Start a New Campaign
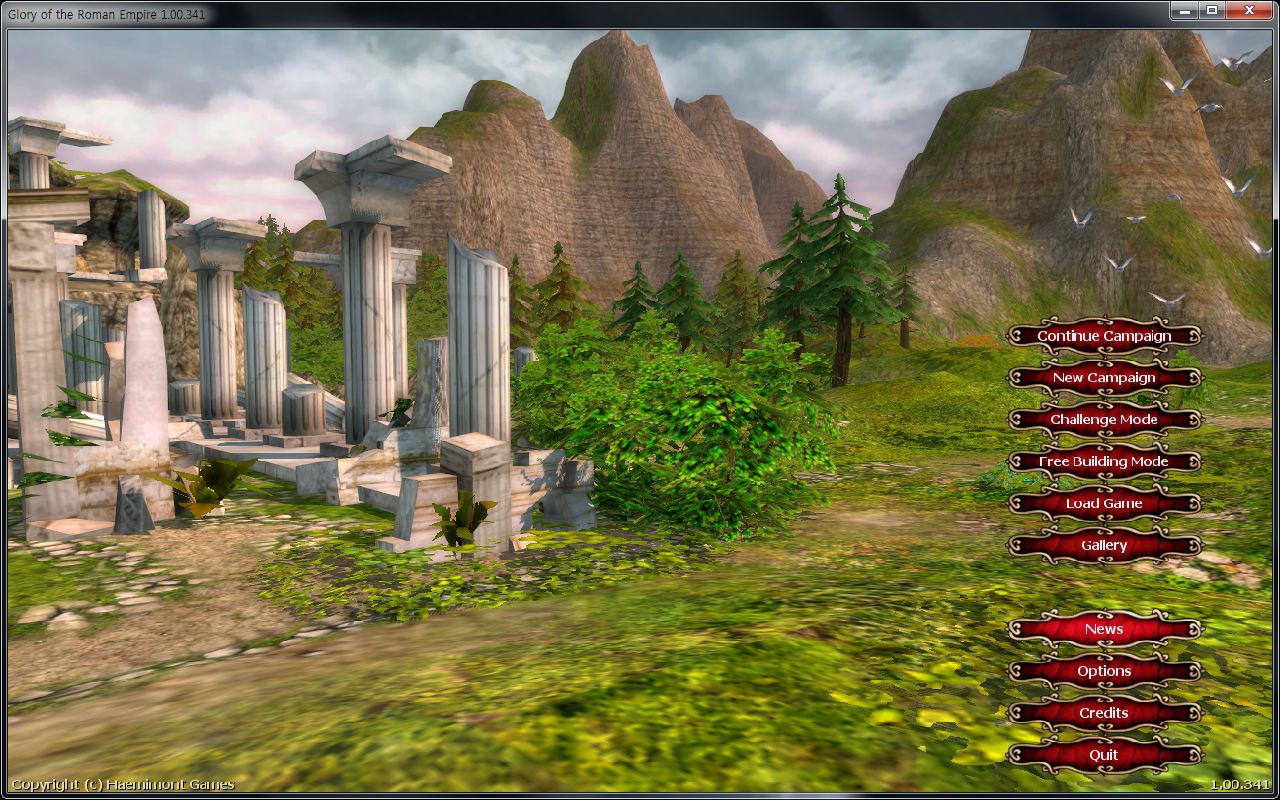This screenshot has height=800, width=1280. point(1104,378)
